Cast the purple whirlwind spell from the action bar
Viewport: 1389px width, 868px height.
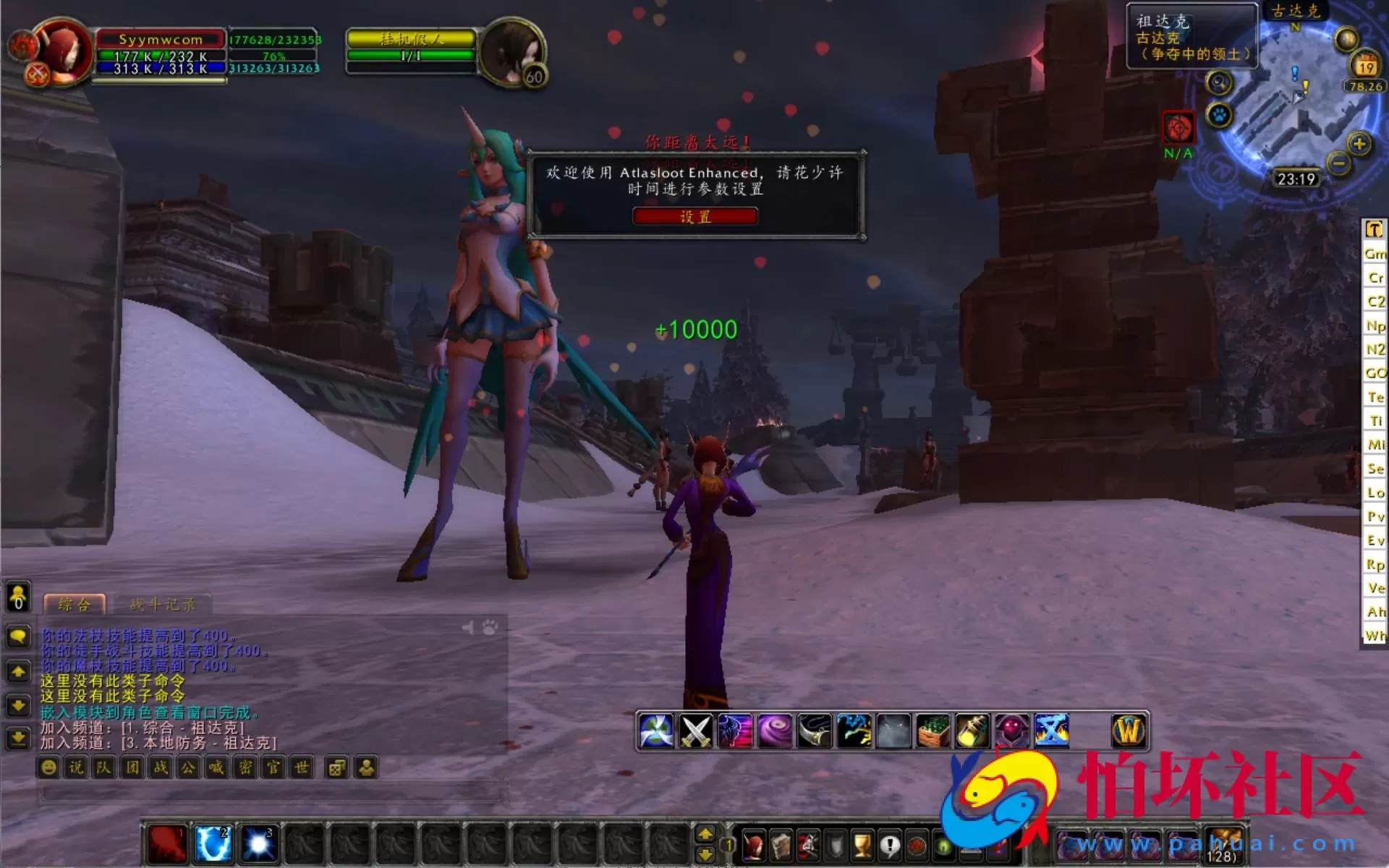tap(776, 731)
